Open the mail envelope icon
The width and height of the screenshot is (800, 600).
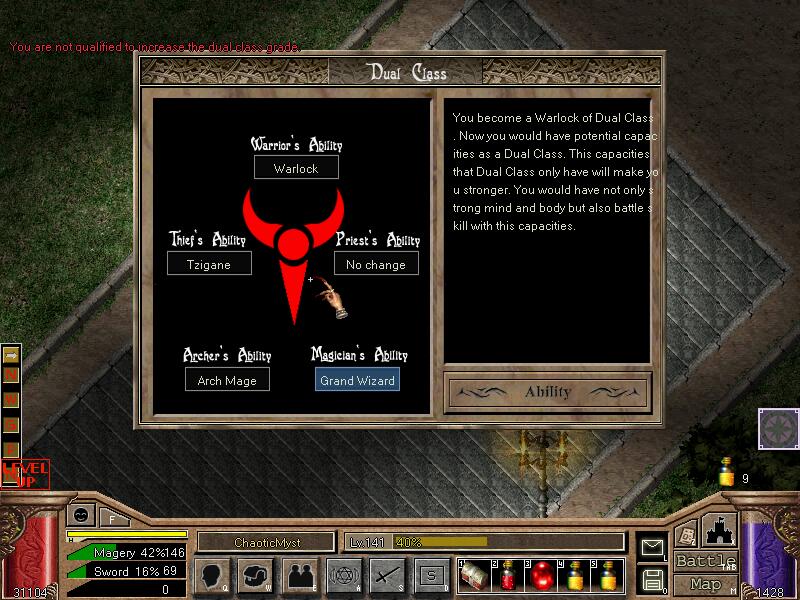click(x=653, y=547)
